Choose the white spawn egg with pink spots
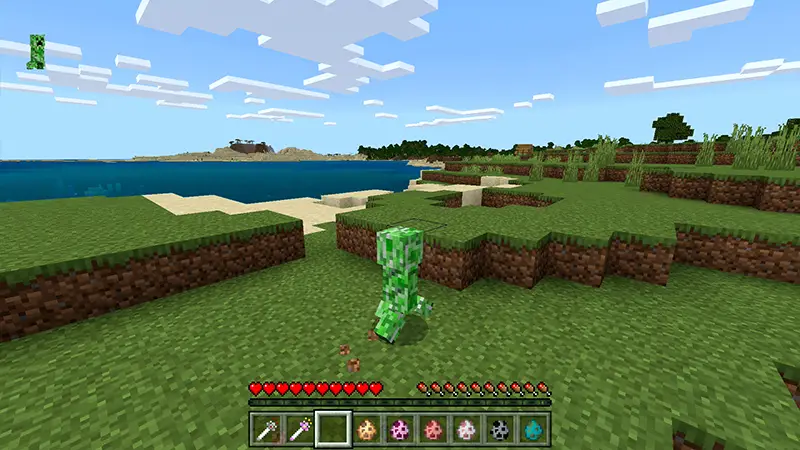 tap(466, 428)
